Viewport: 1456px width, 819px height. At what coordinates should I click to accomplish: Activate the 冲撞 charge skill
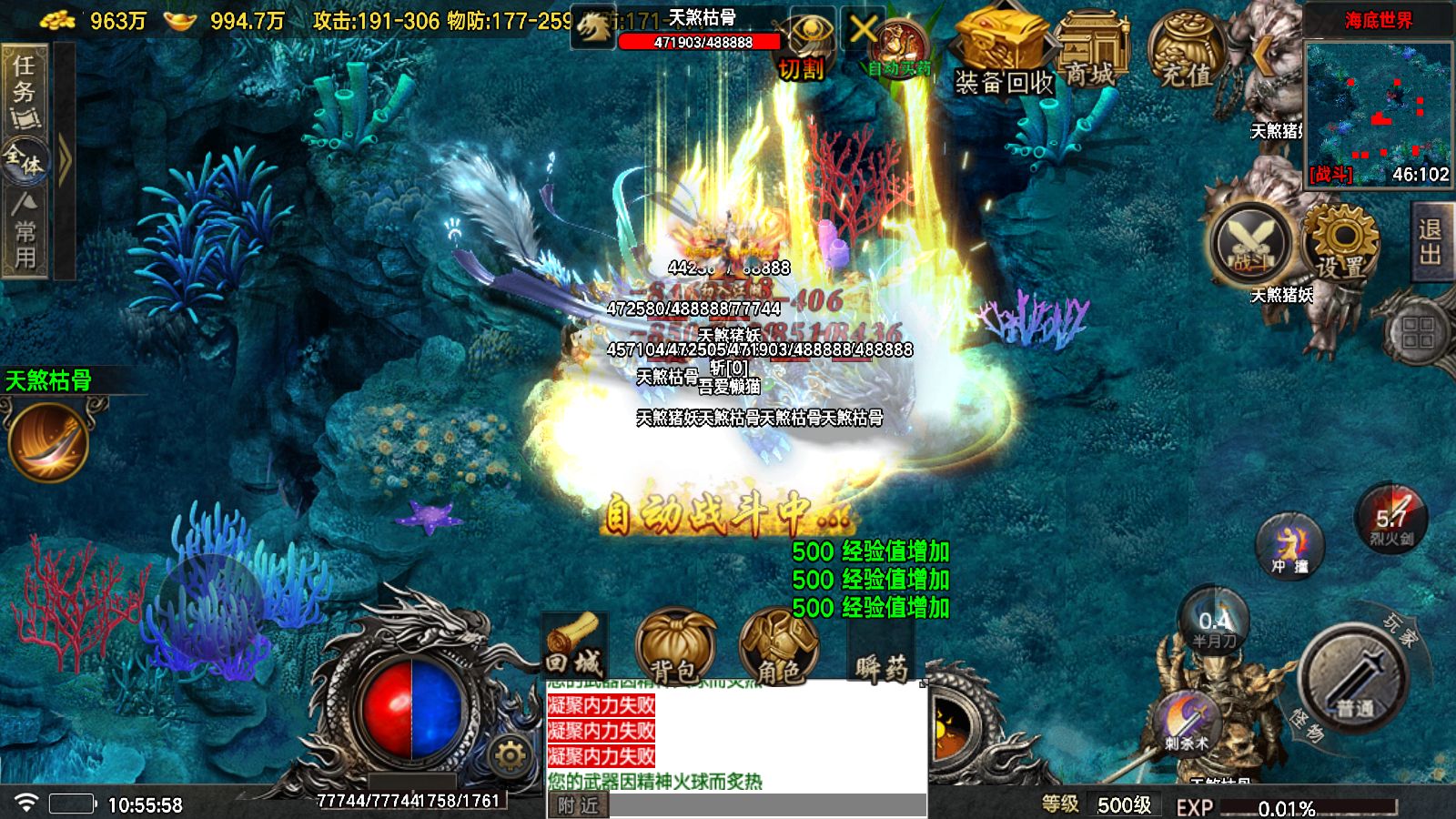click(1290, 545)
